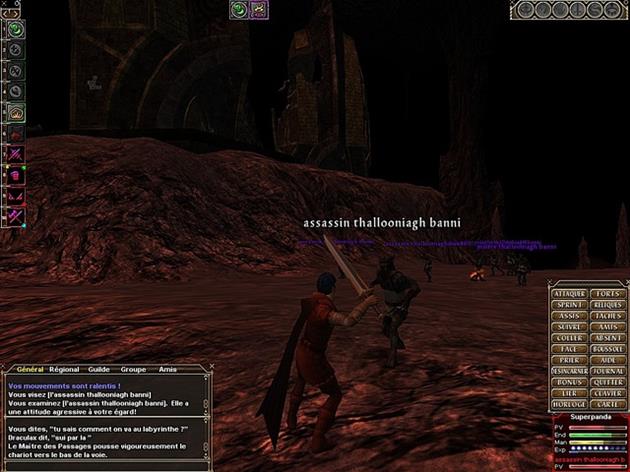Screen dimensions: 630x472
Task: Switch to the Régional chat tab
Action: [64, 369]
